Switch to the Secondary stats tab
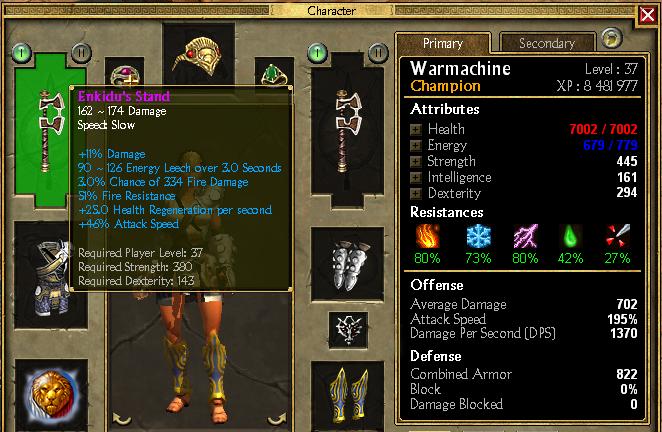This screenshot has width=662, height=432. 546,43
